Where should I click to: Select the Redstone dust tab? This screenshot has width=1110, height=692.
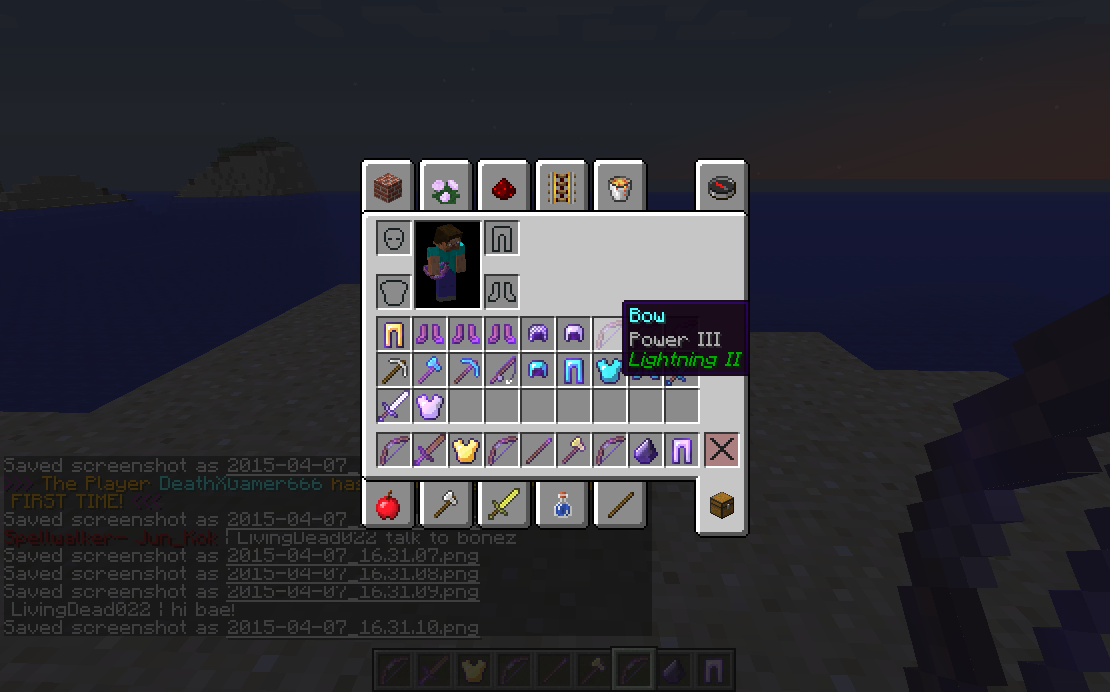point(503,187)
